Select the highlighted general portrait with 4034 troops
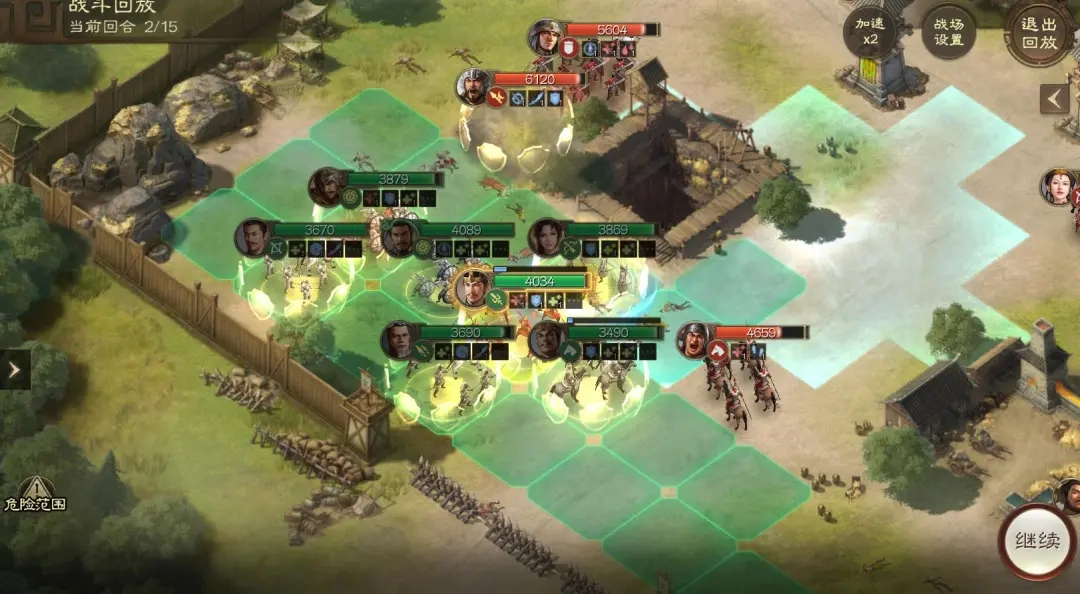 point(473,289)
